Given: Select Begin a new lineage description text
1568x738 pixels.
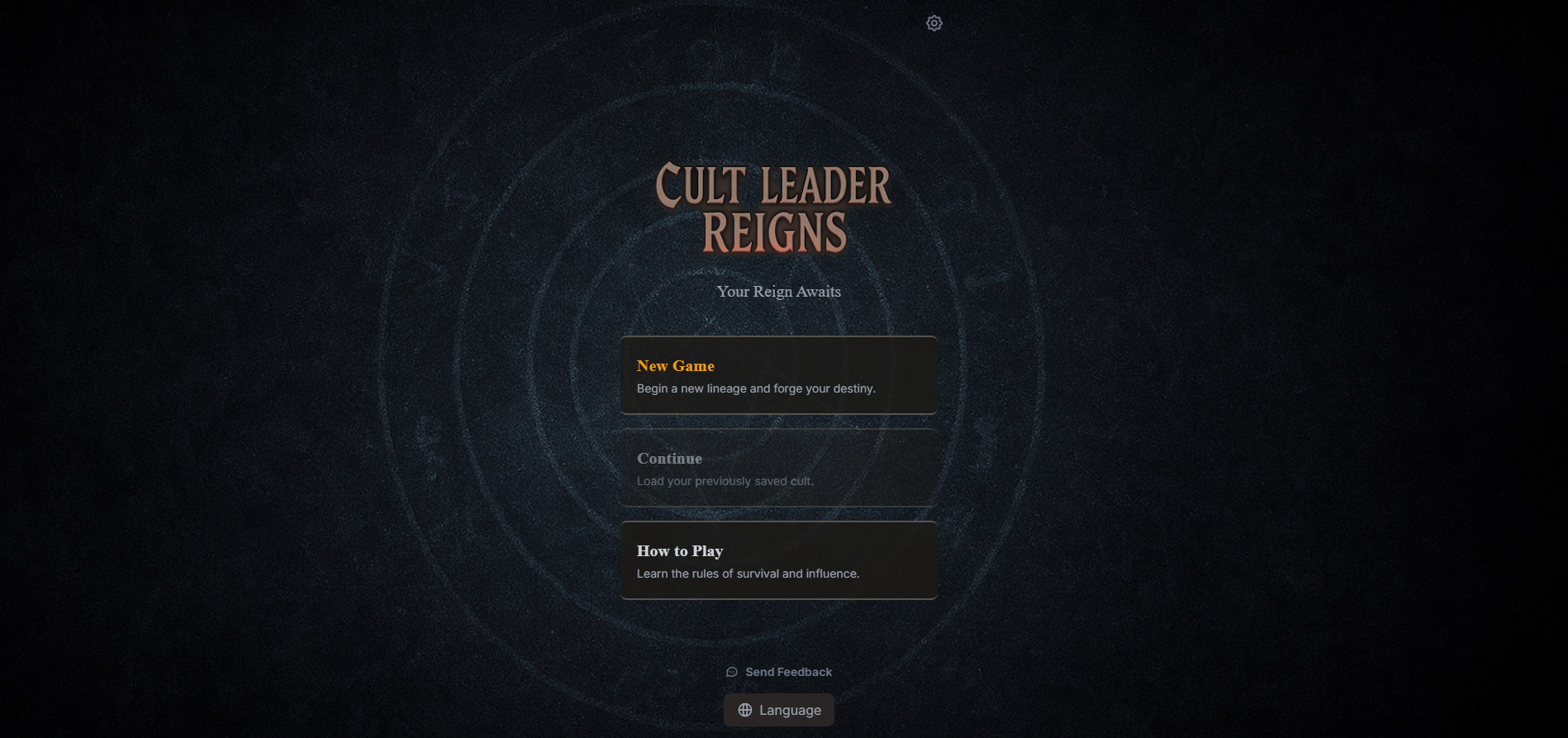Looking at the screenshot, I should pyautogui.click(x=755, y=388).
